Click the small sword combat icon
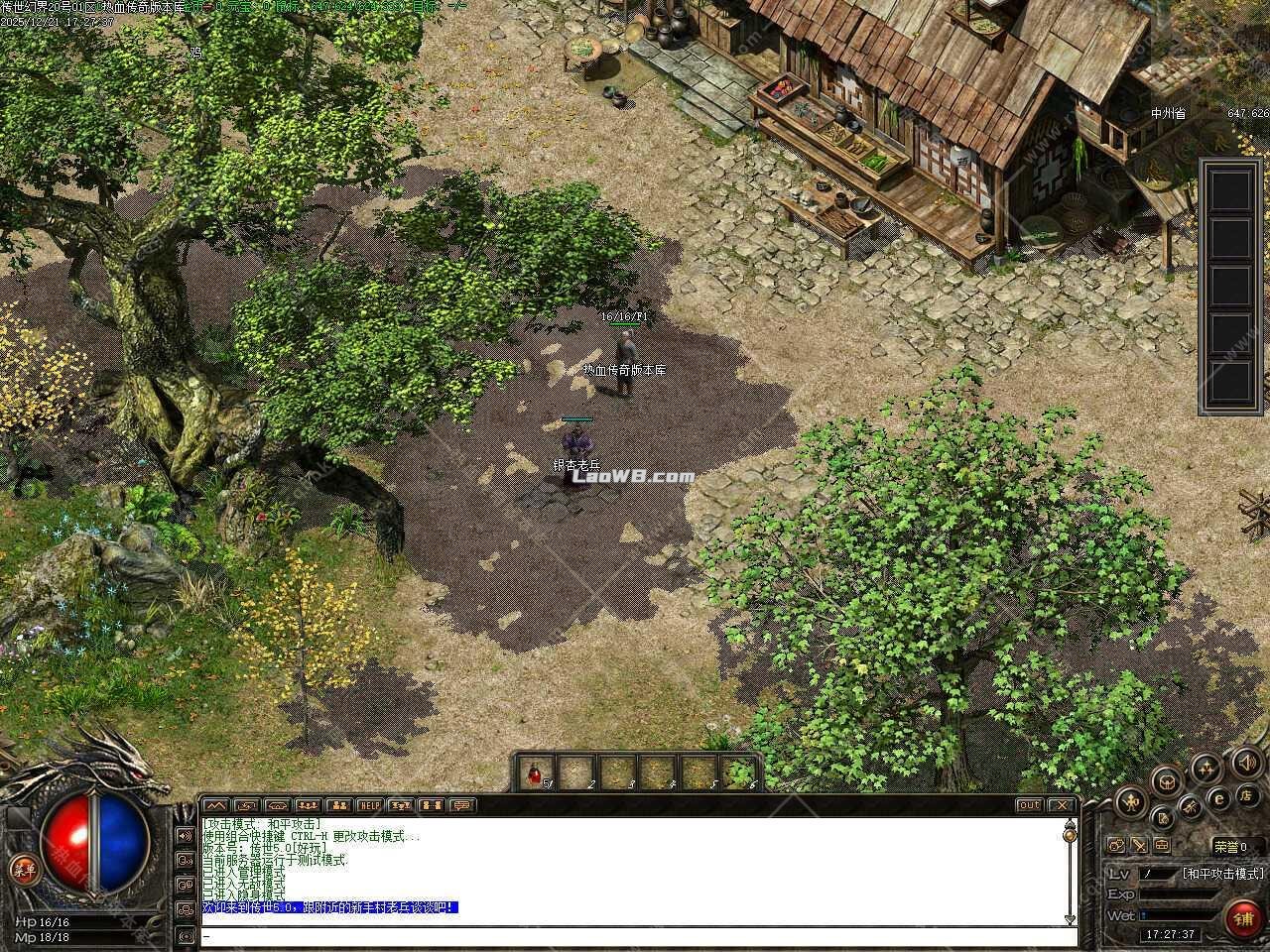 (x=1139, y=846)
